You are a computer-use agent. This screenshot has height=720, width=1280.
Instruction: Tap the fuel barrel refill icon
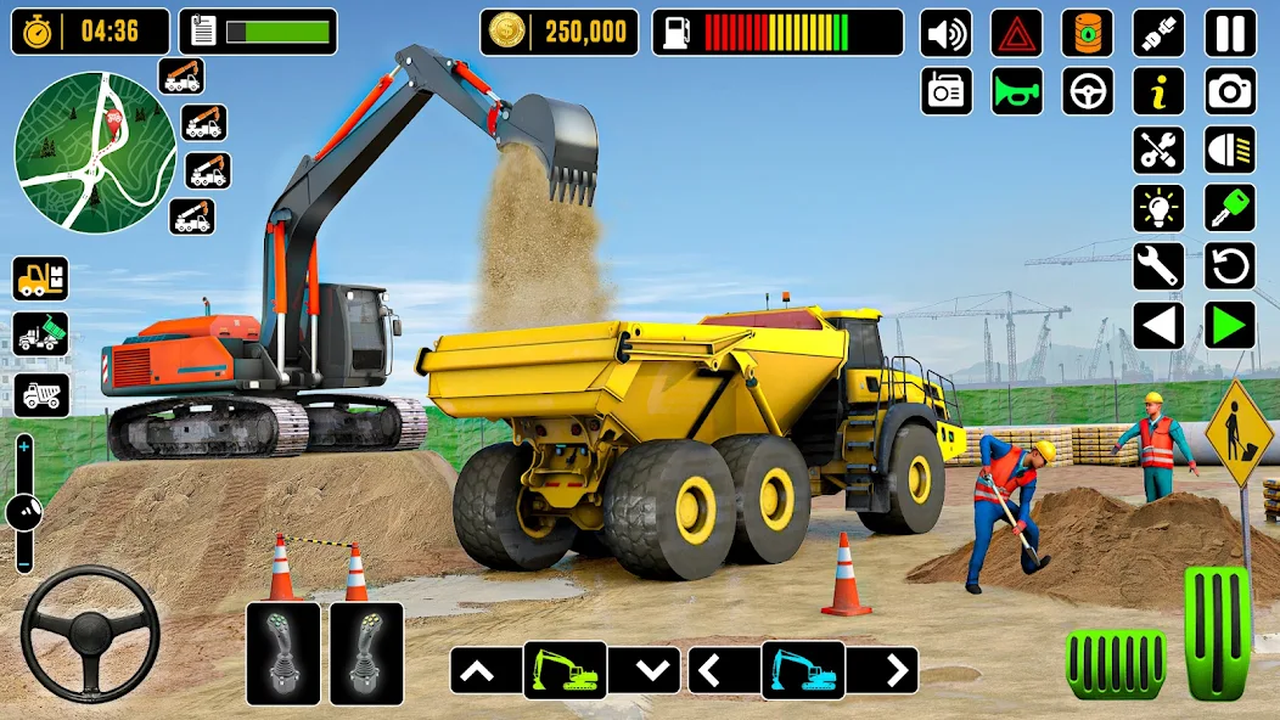[1087, 33]
